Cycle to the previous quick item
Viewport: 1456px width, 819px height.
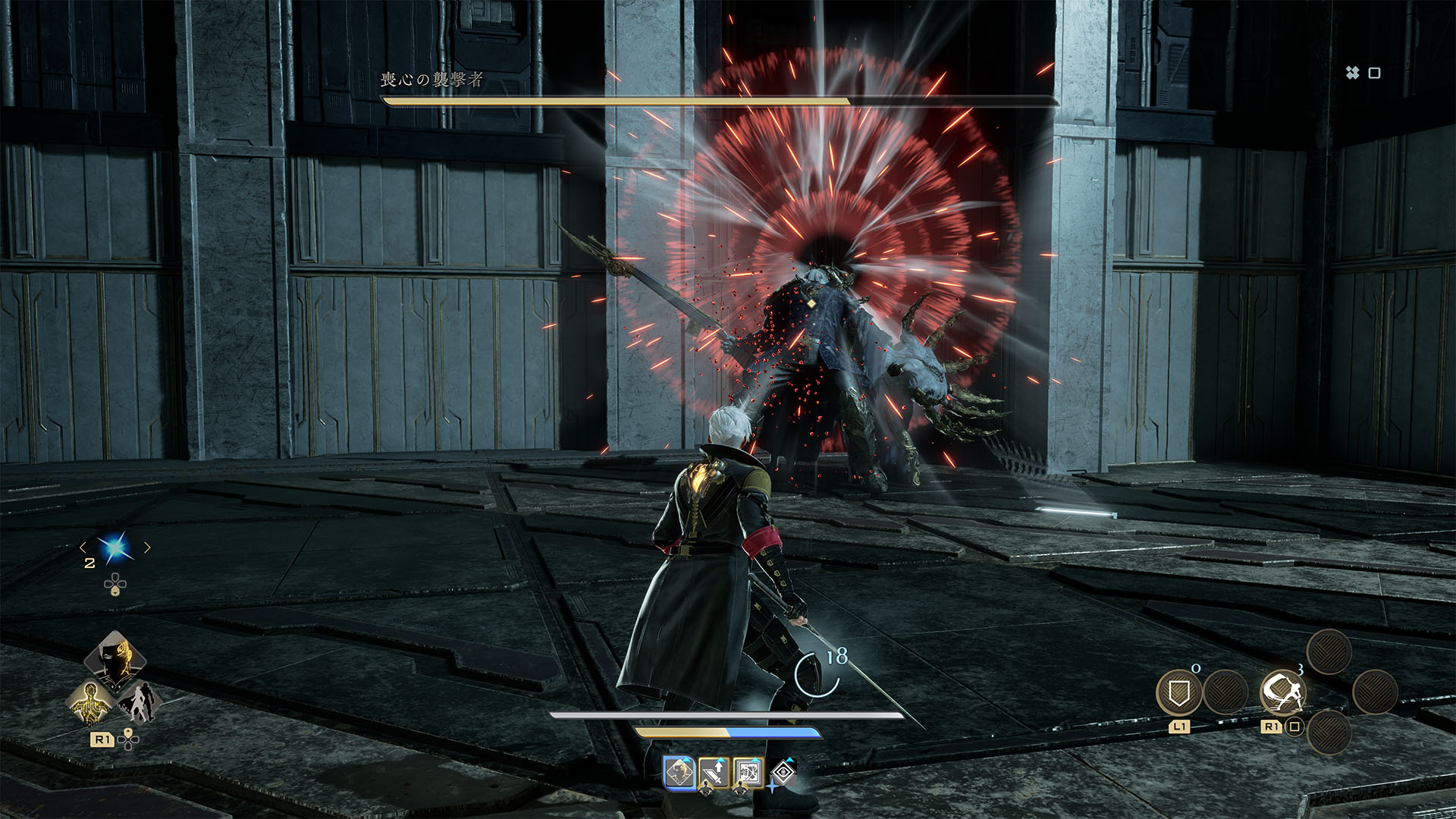[x=83, y=548]
